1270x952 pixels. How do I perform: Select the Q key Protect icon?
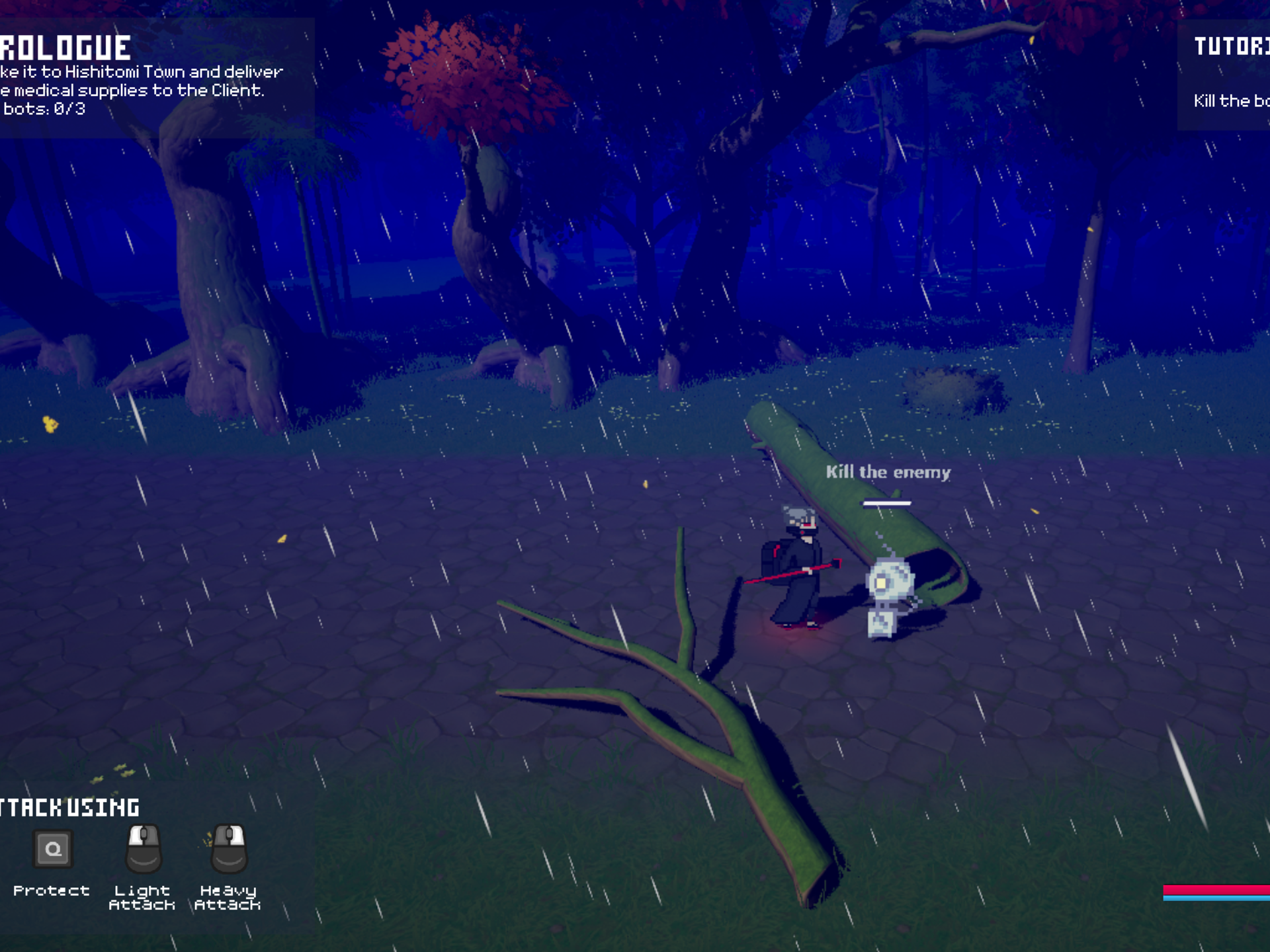point(53,848)
